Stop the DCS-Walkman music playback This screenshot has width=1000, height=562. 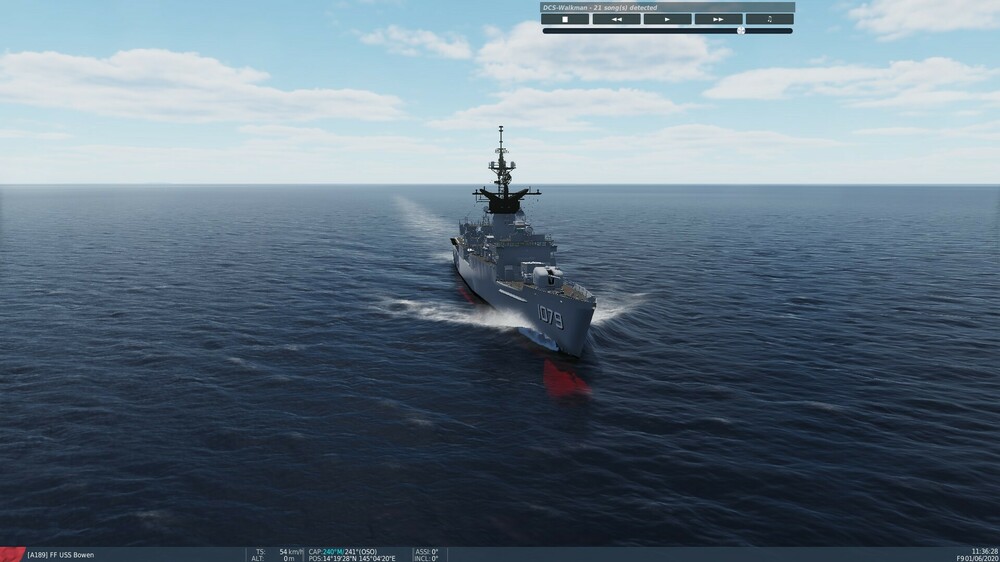(565, 19)
